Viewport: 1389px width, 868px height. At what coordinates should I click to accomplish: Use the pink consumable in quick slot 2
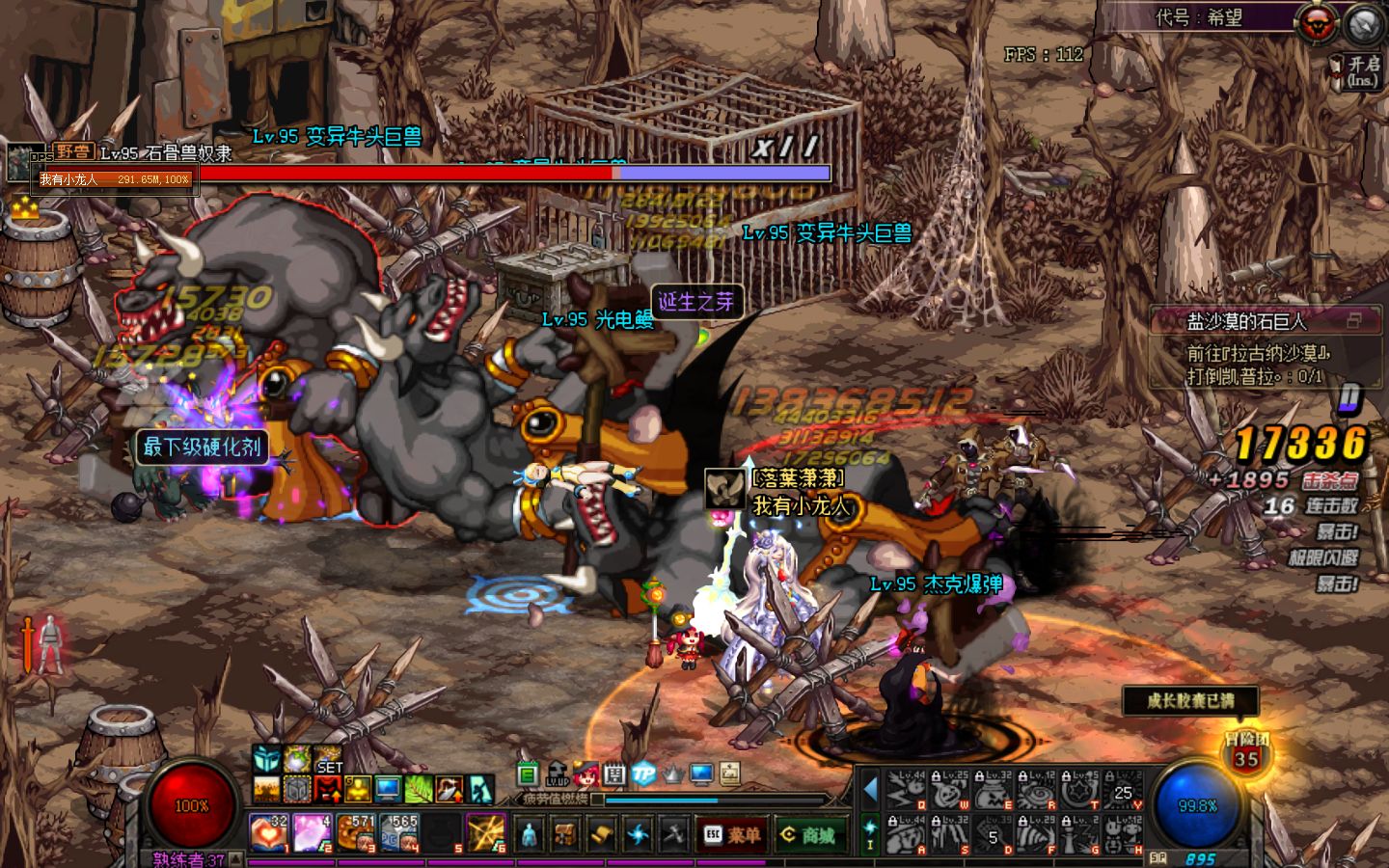click(312, 832)
